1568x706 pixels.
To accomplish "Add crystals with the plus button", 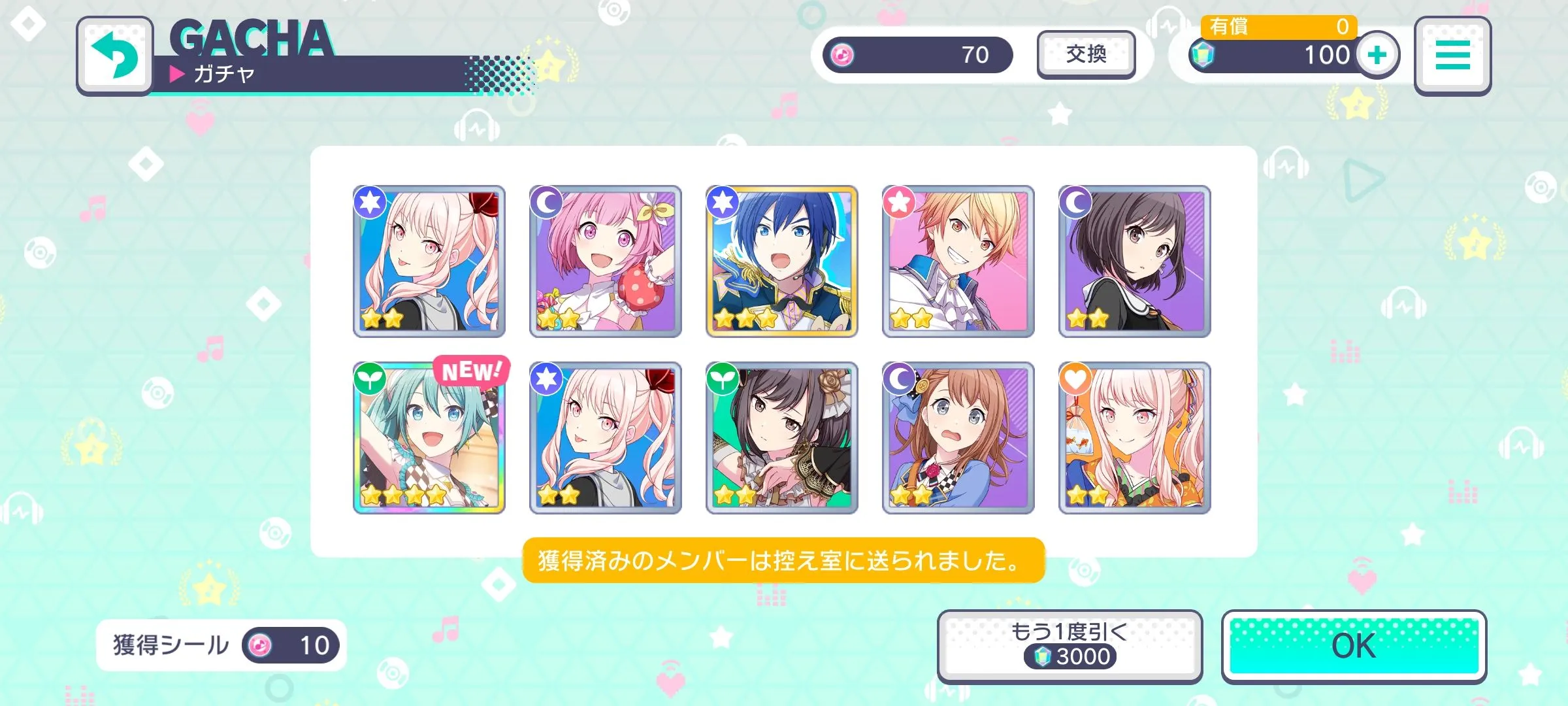I will [x=1377, y=55].
